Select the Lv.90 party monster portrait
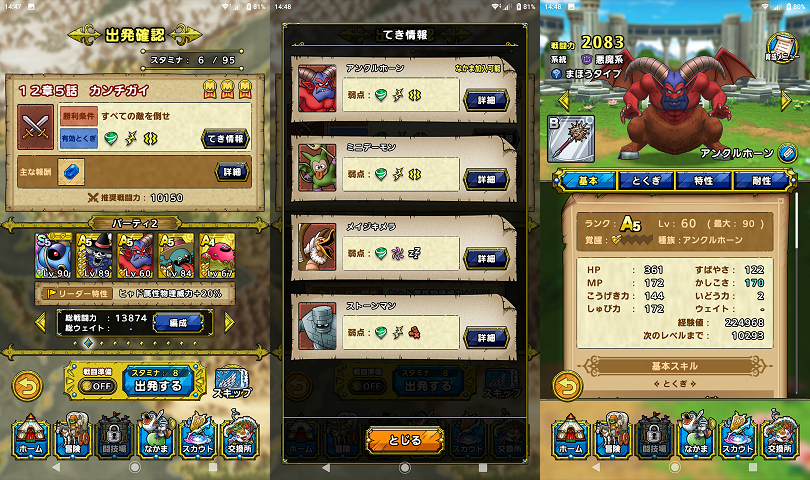The height and width of the screenshot is (480, 810). [55, 256]
